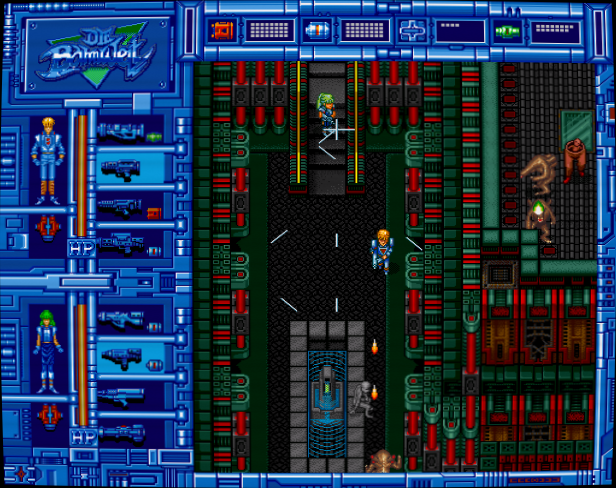Click the blue and orange capsule icon

[x=315, y=30]
